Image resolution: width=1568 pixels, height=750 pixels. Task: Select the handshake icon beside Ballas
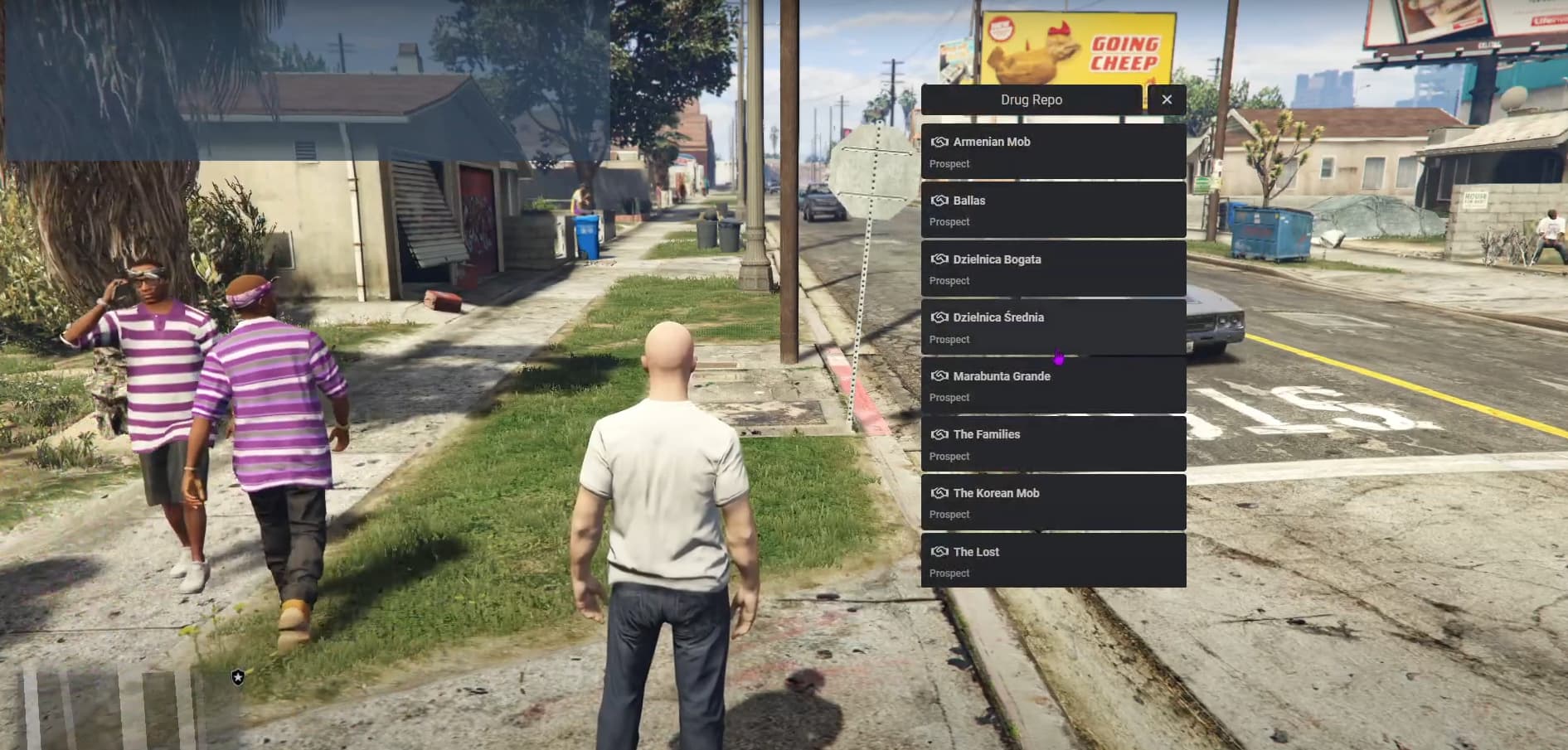click(939, 200)
